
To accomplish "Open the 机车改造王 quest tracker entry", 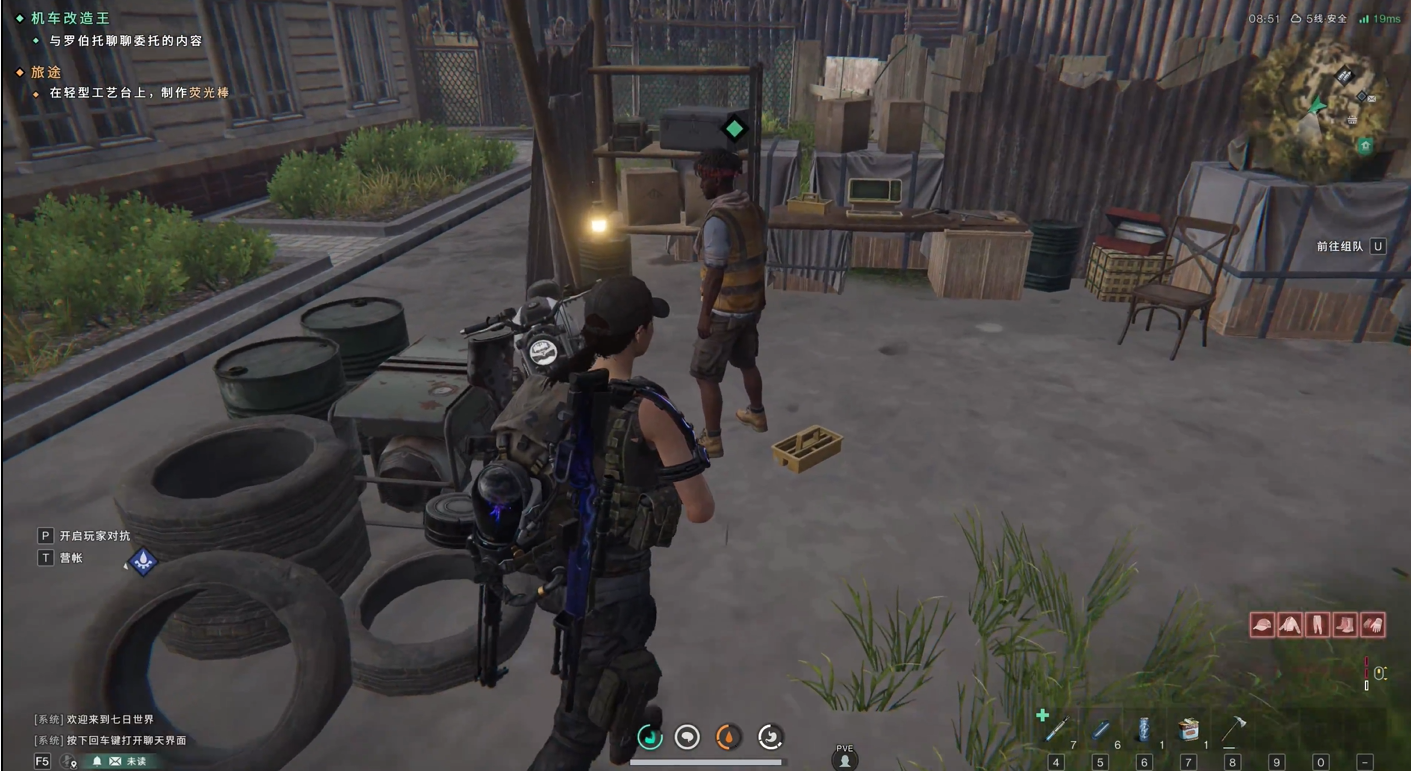I will (70, 18).
